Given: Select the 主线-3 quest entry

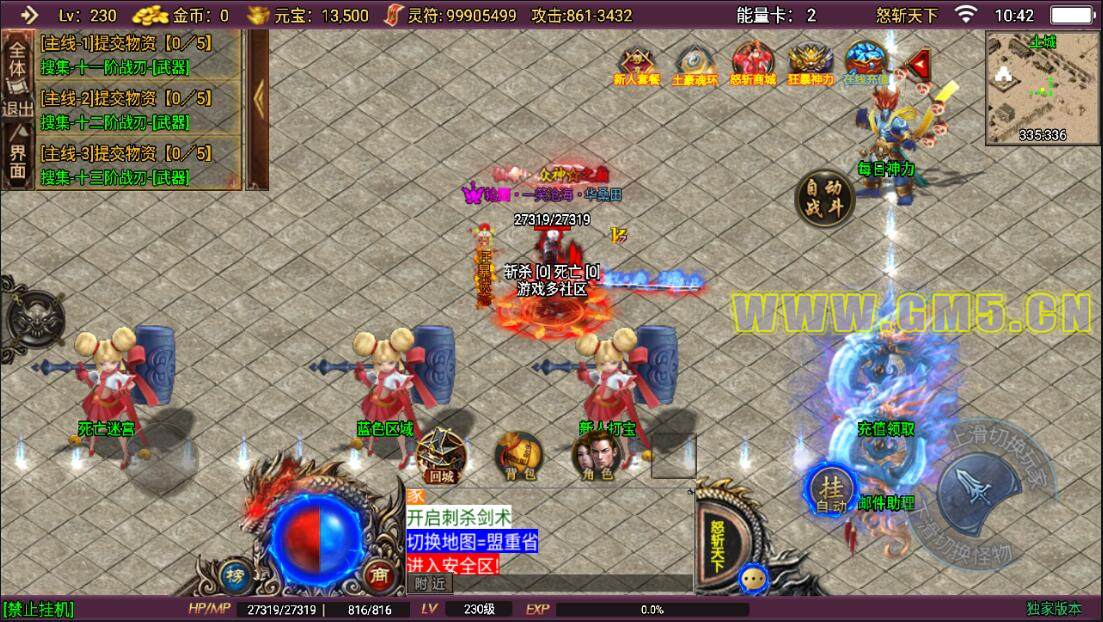Looking at the screenshot, I should click(x=126, y=163).
